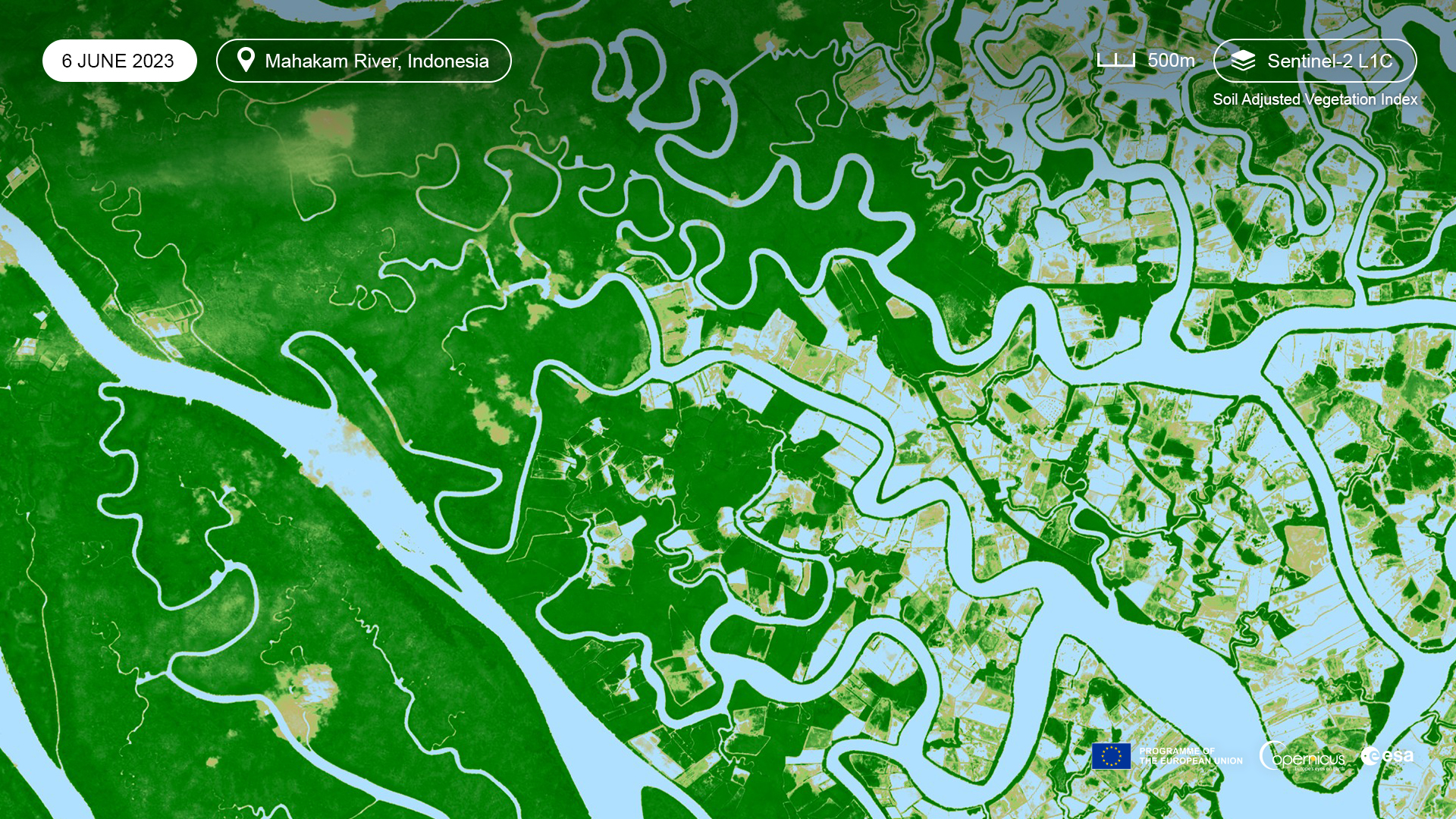This screenshot has width=1456, height=819.
Task: Click the location pin icon
Action: 246,60
